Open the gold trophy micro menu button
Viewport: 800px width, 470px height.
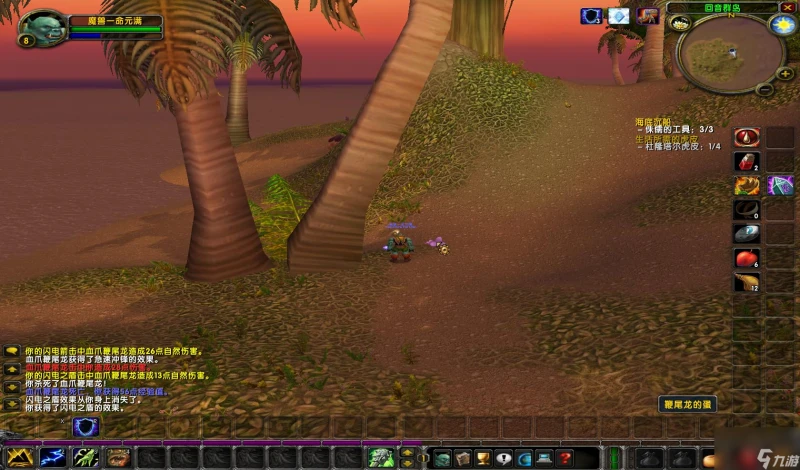pos(480,458)
